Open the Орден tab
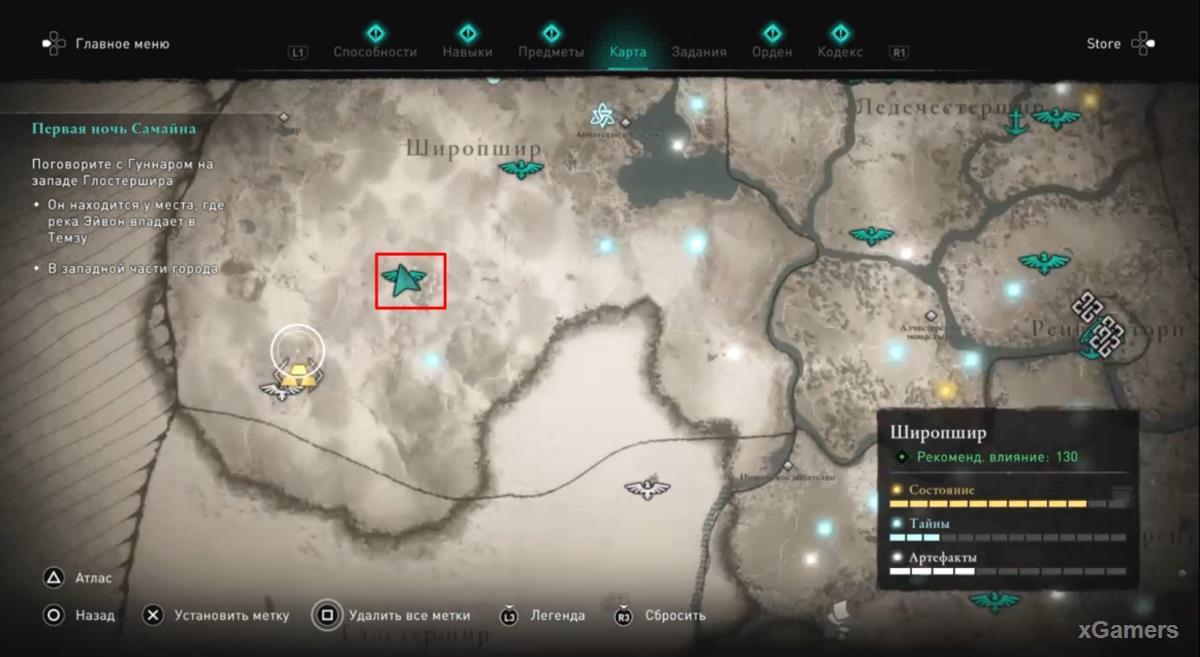The width and height of the screenshot is (1200, 657). [x=771, y=52]
